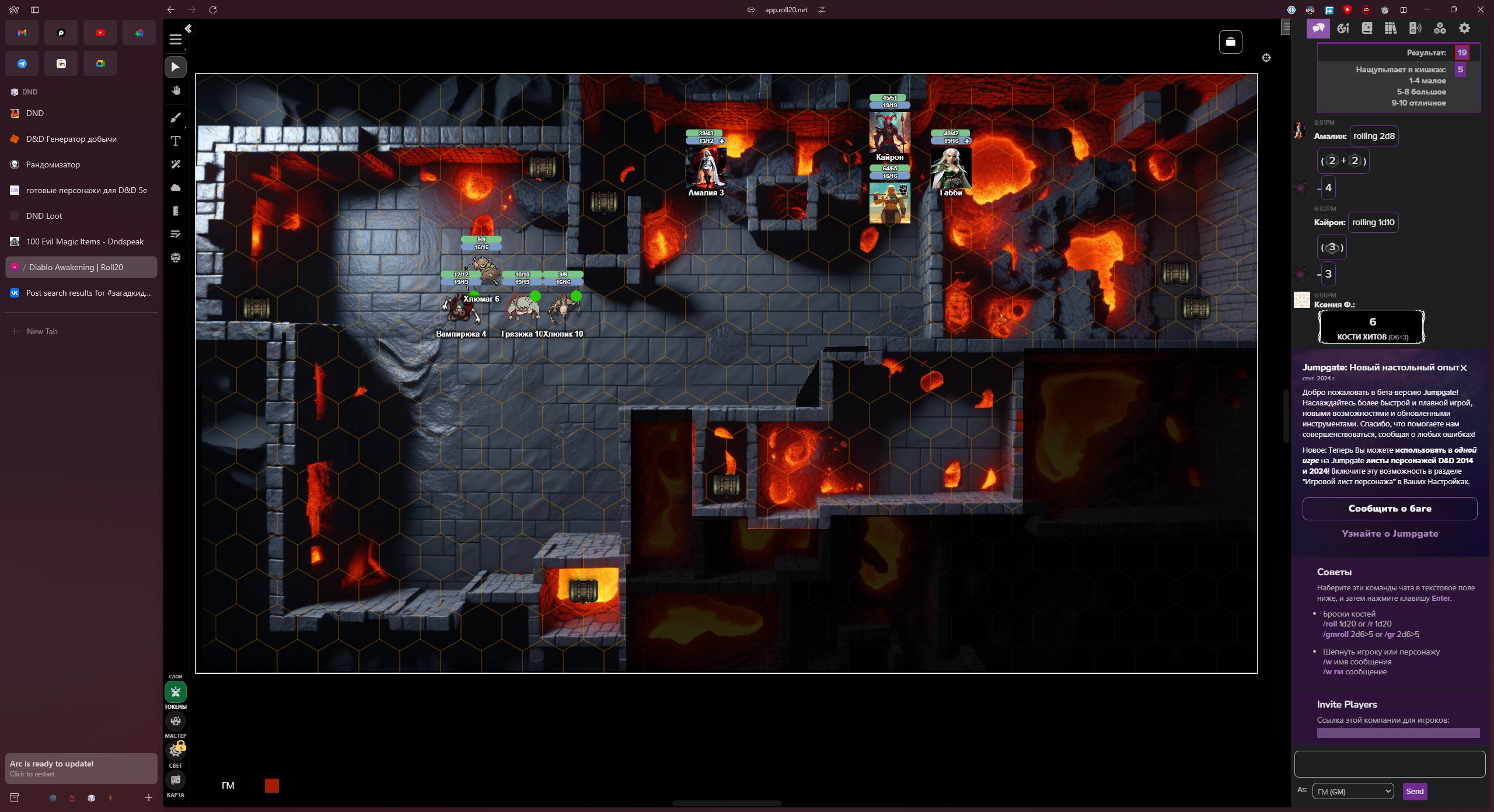1494x812 pixels.
Task: Open the Jukebox speaker tab
Action: click(x=1415, y=28)
